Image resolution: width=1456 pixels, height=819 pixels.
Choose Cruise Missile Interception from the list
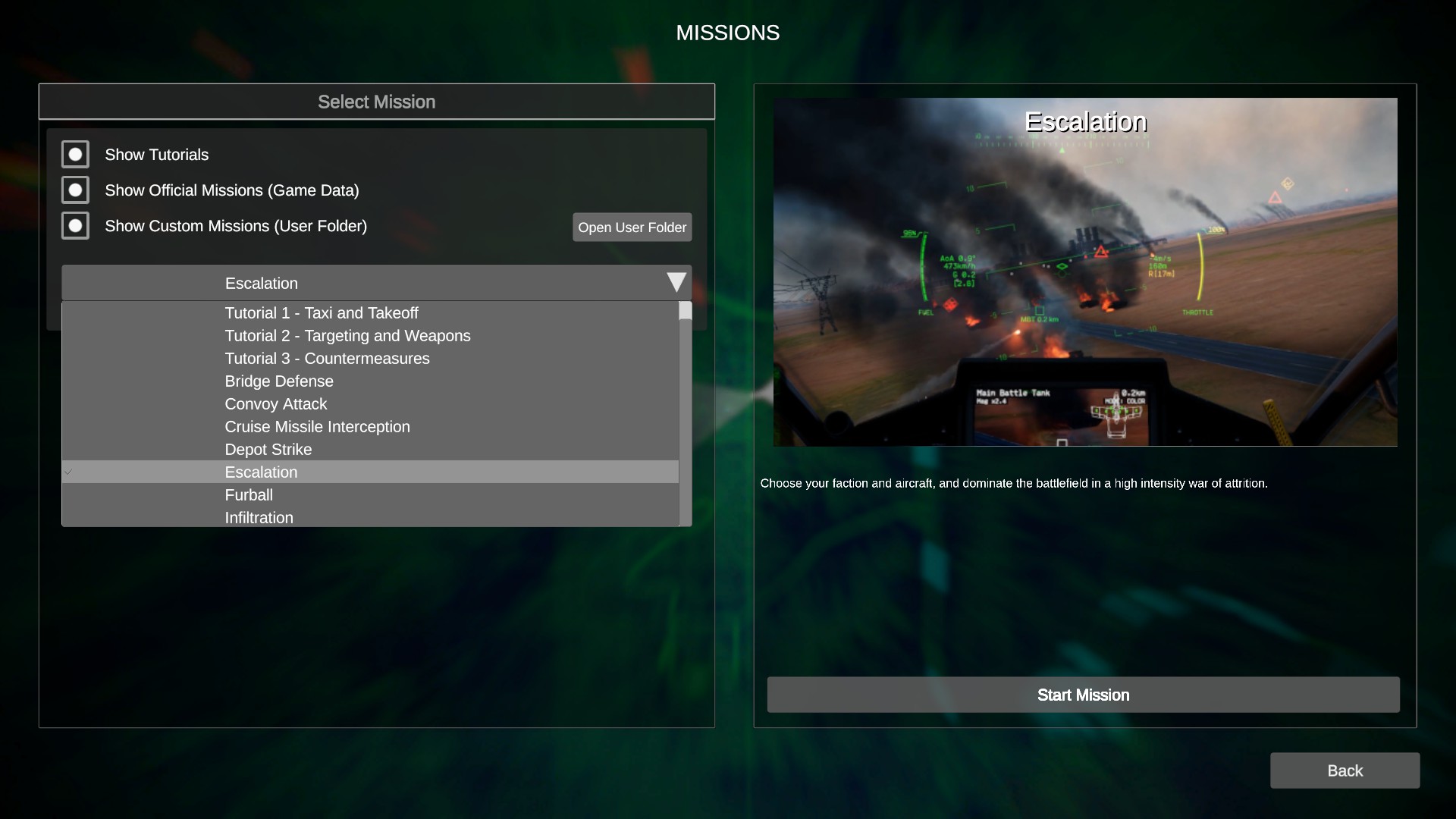[317, 427]
